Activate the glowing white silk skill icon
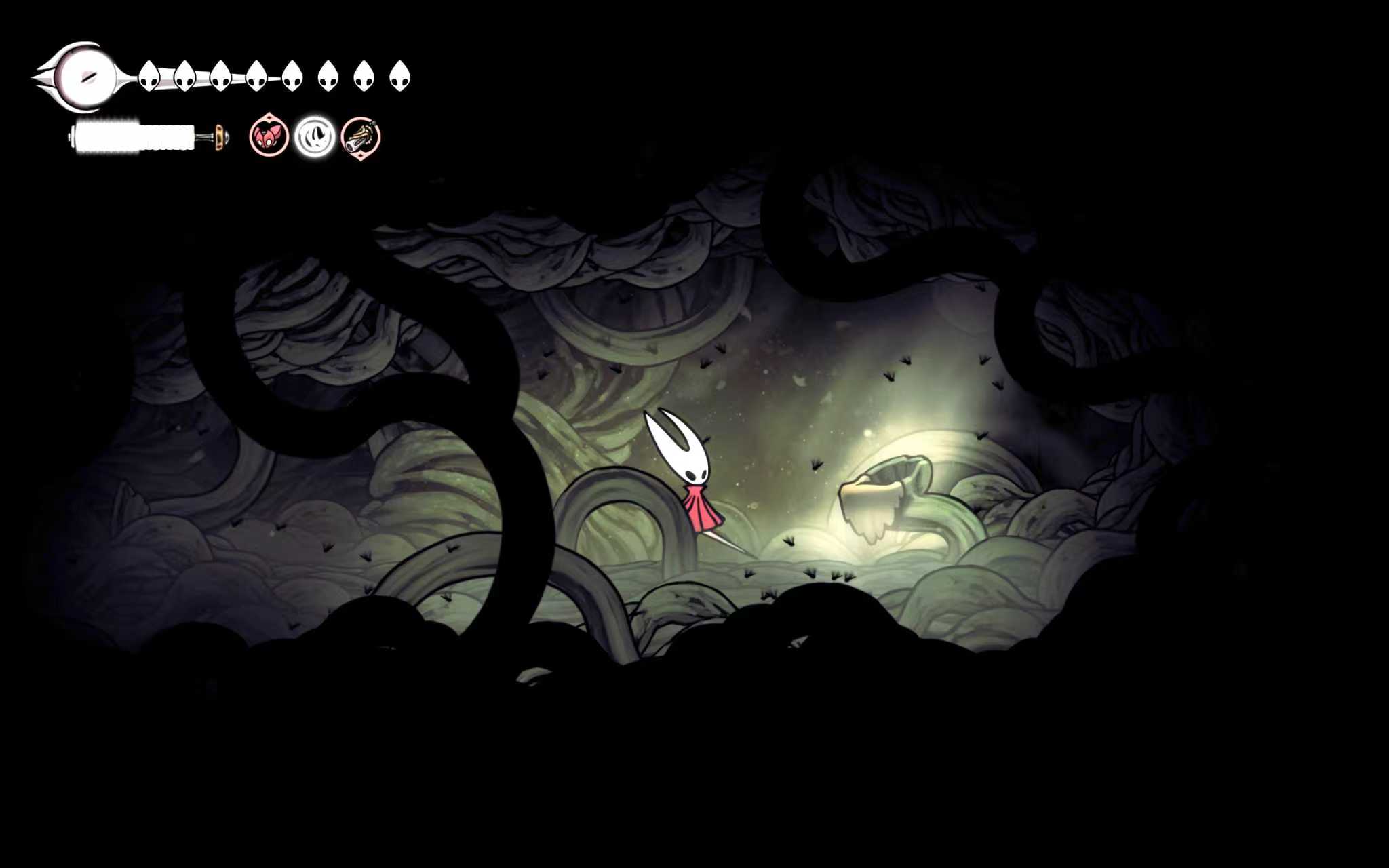Viewport: 1389px width, 868px height. point(315,136)
